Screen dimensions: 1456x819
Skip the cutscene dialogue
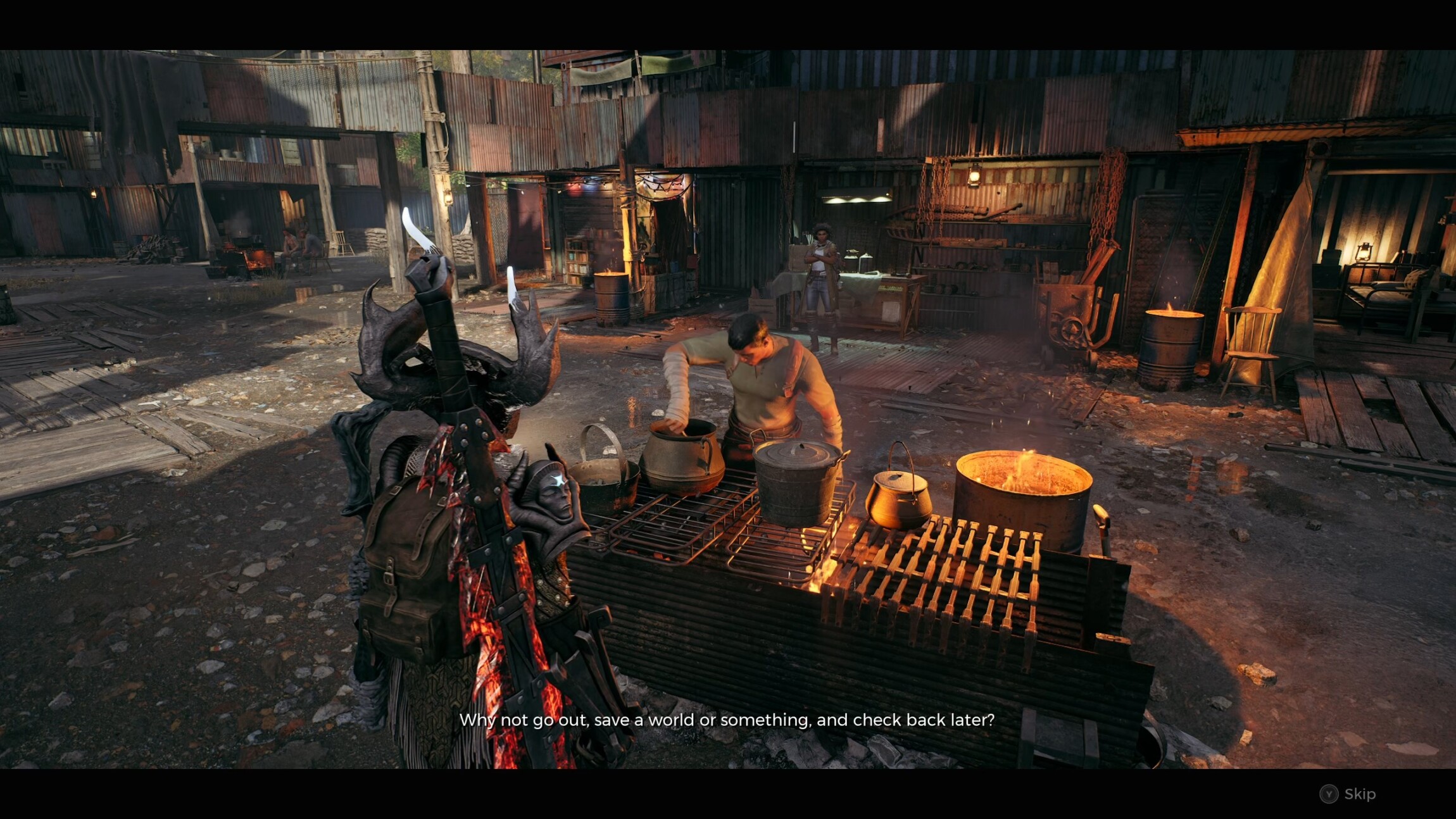pyautogui.click(x=1348, y=794)
